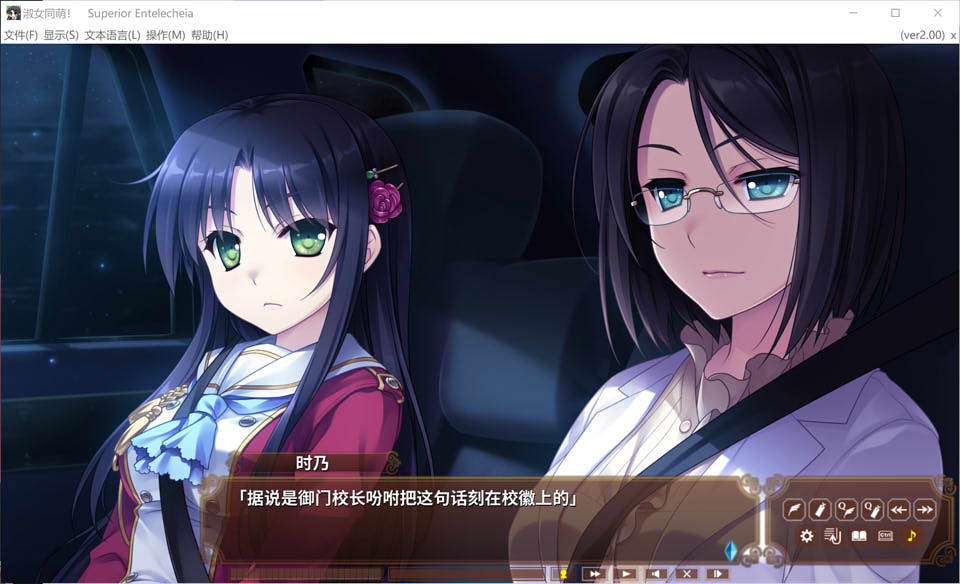Jump forward with the double right arrow
Viewport: 960px width, 584px height.
pos(925,510)
